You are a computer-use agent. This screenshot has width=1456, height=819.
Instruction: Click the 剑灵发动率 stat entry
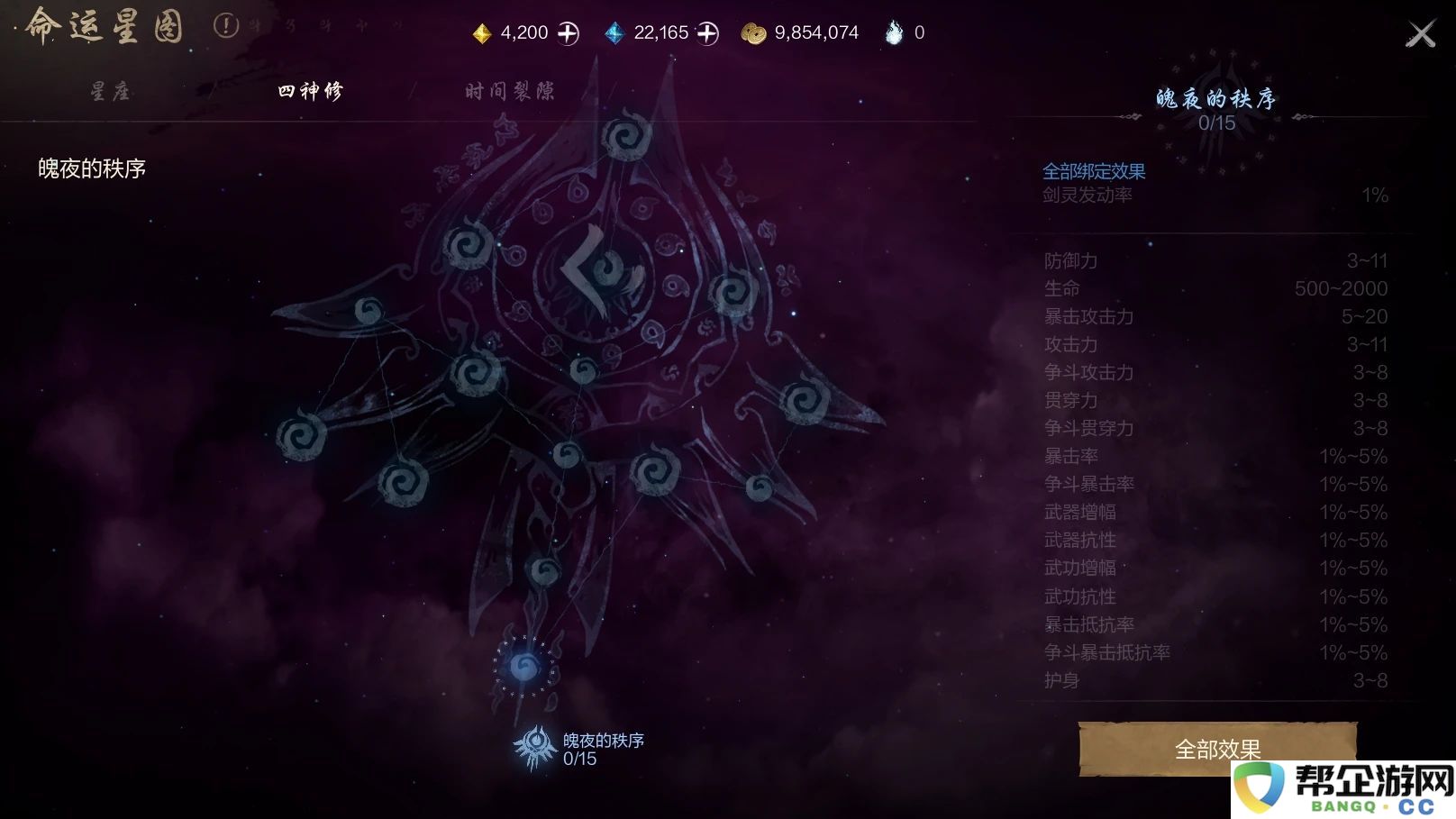[x=1087, y=196]
